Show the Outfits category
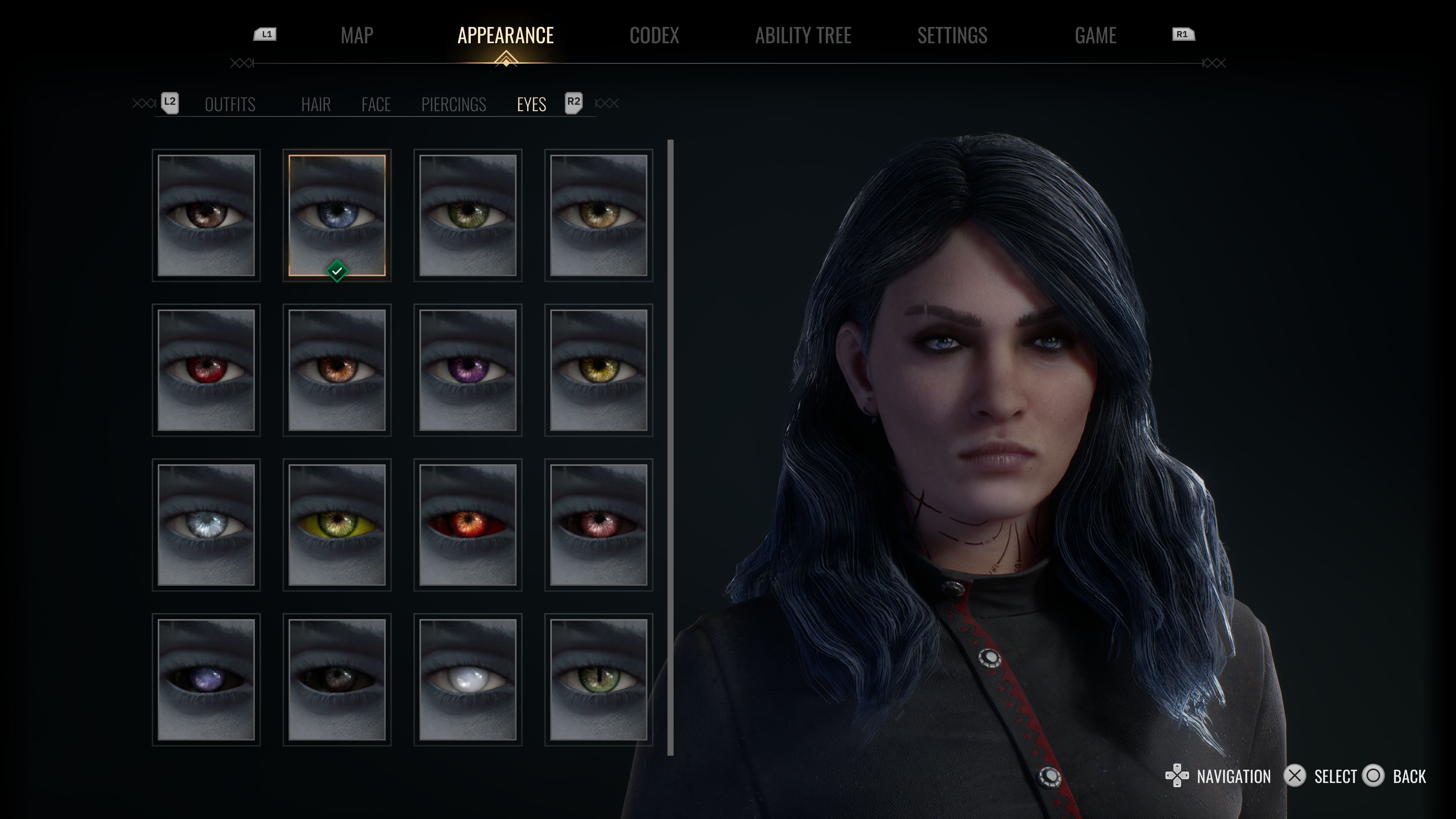This screenshot has width=1456, height=819. pos(230,105)
